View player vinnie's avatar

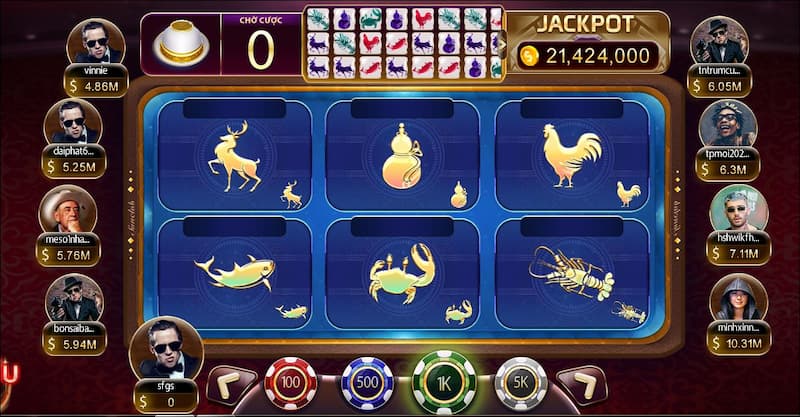95,43
